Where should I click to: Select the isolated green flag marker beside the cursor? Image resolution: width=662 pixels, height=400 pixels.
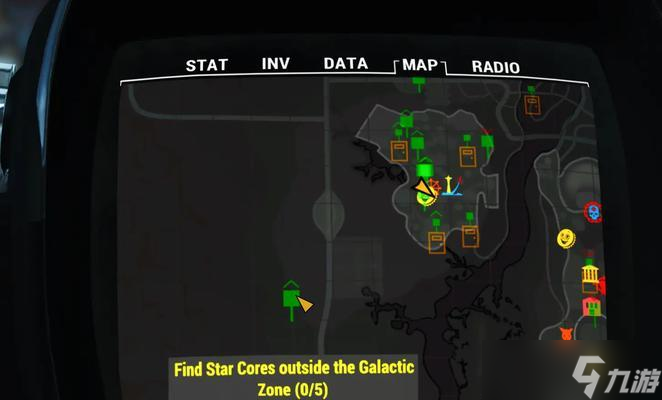pyautogui.click(x=290, y=297)
